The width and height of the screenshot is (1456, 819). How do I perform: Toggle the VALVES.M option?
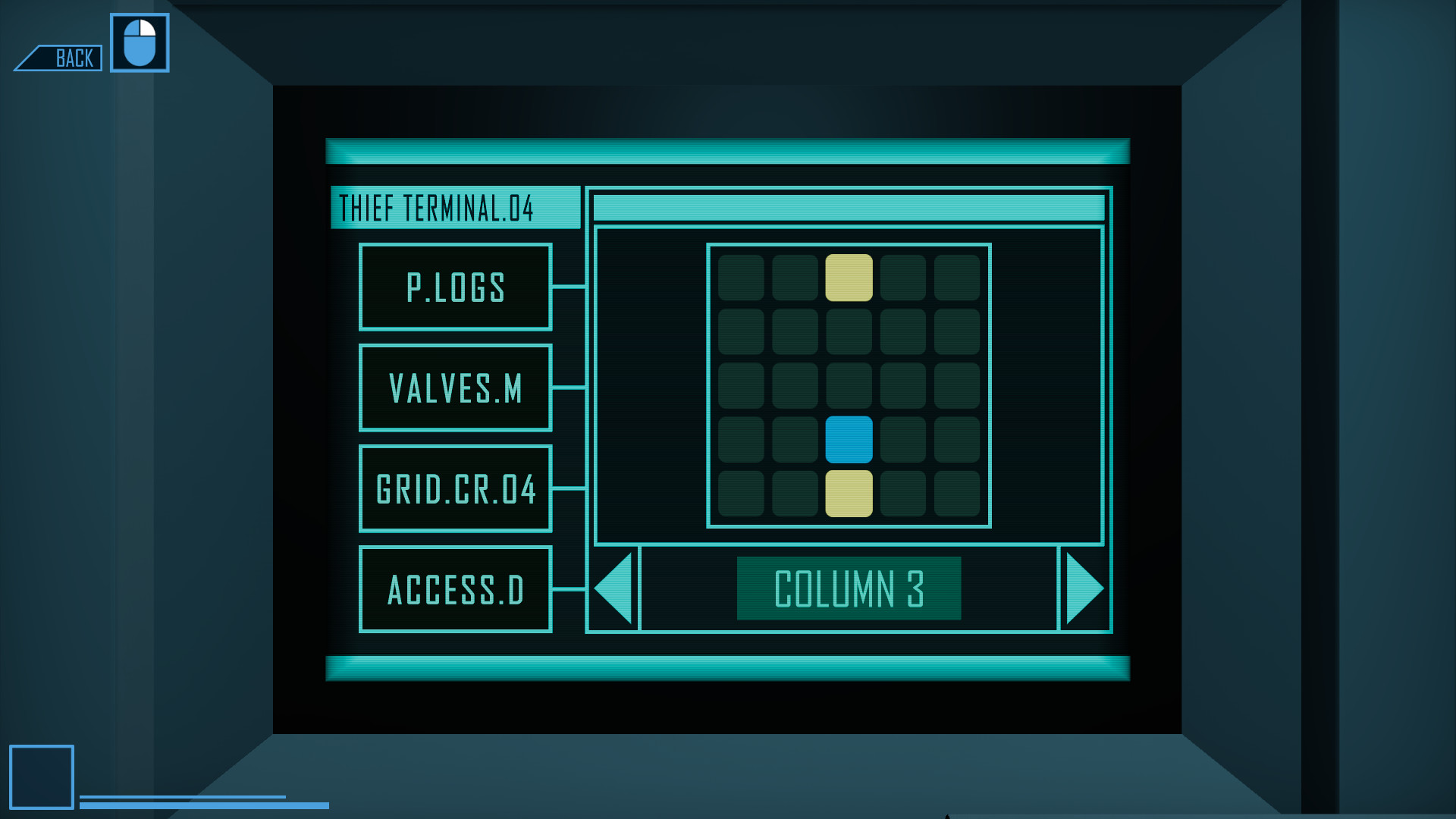click(455, 388)
